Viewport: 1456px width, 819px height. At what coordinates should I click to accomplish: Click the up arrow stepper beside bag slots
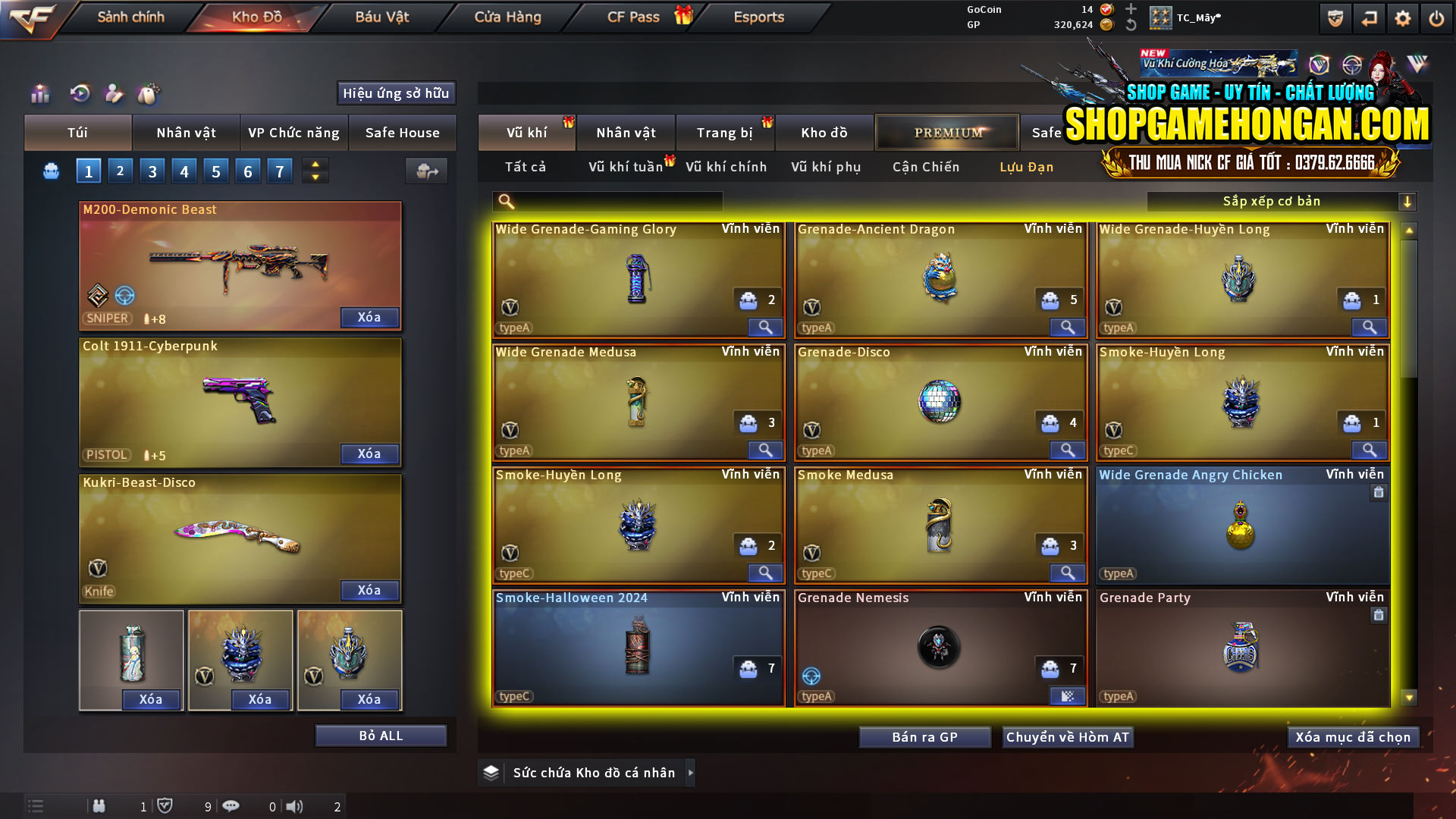point(314,164)
